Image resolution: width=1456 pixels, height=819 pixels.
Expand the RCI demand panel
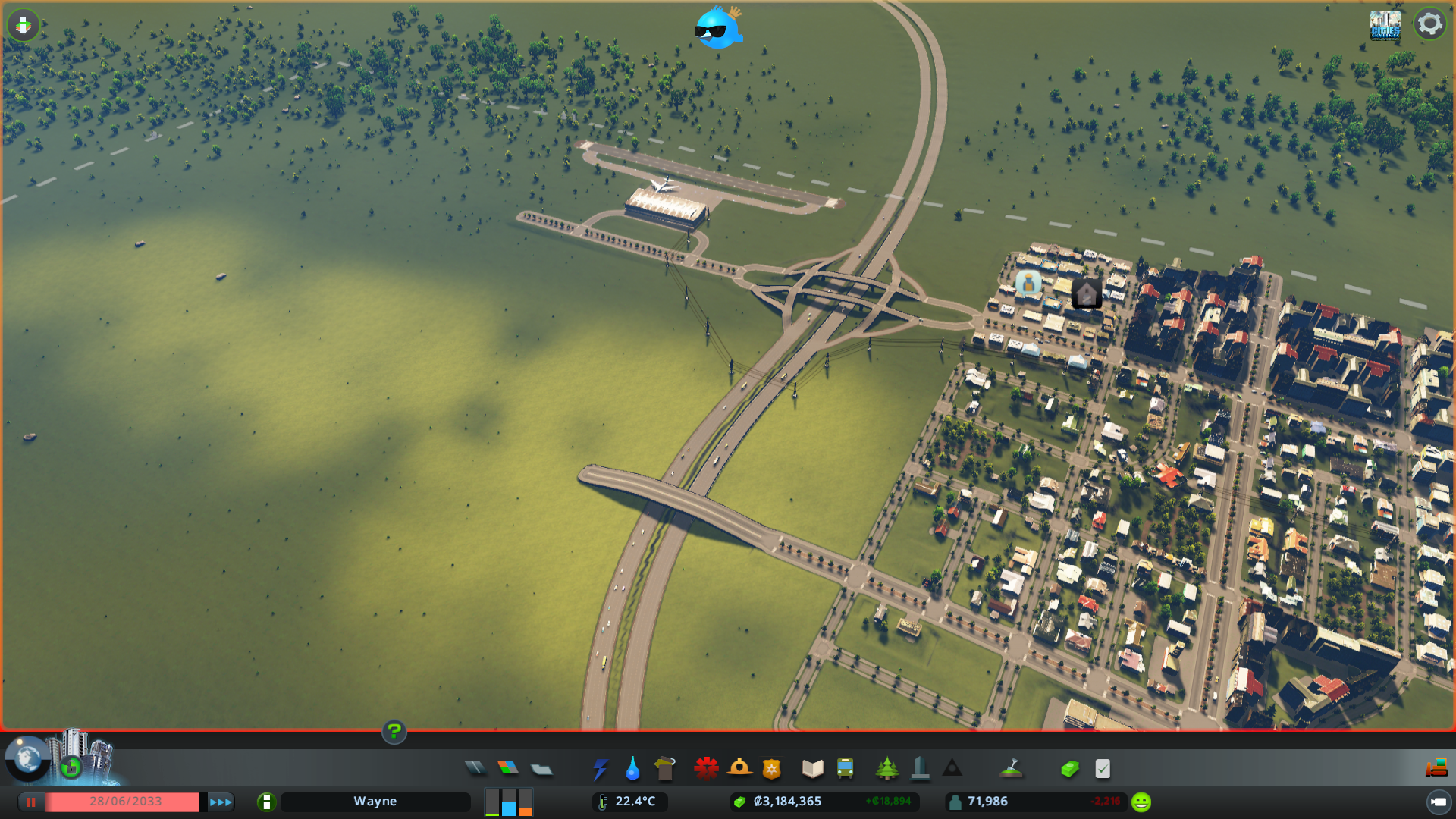tap(509, 802)
